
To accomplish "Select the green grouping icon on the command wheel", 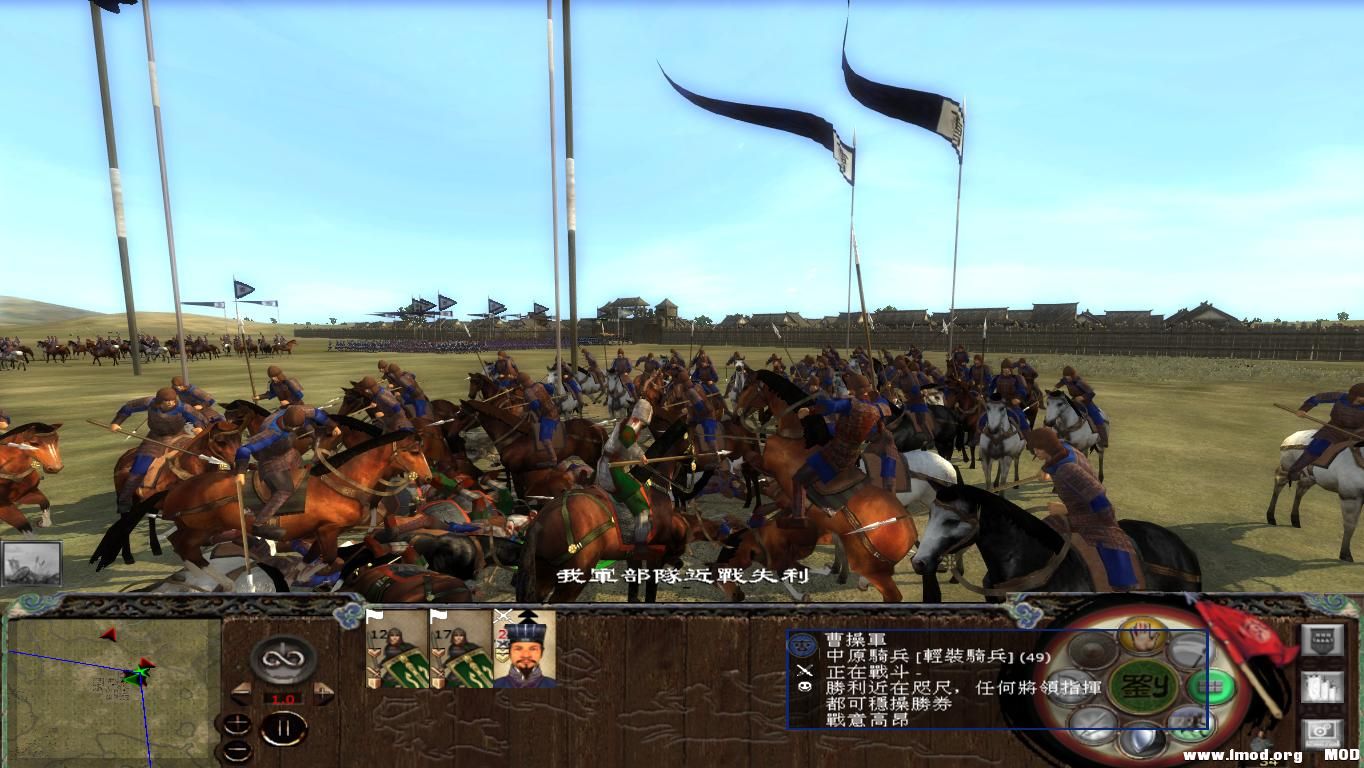I will point(1210,687).
